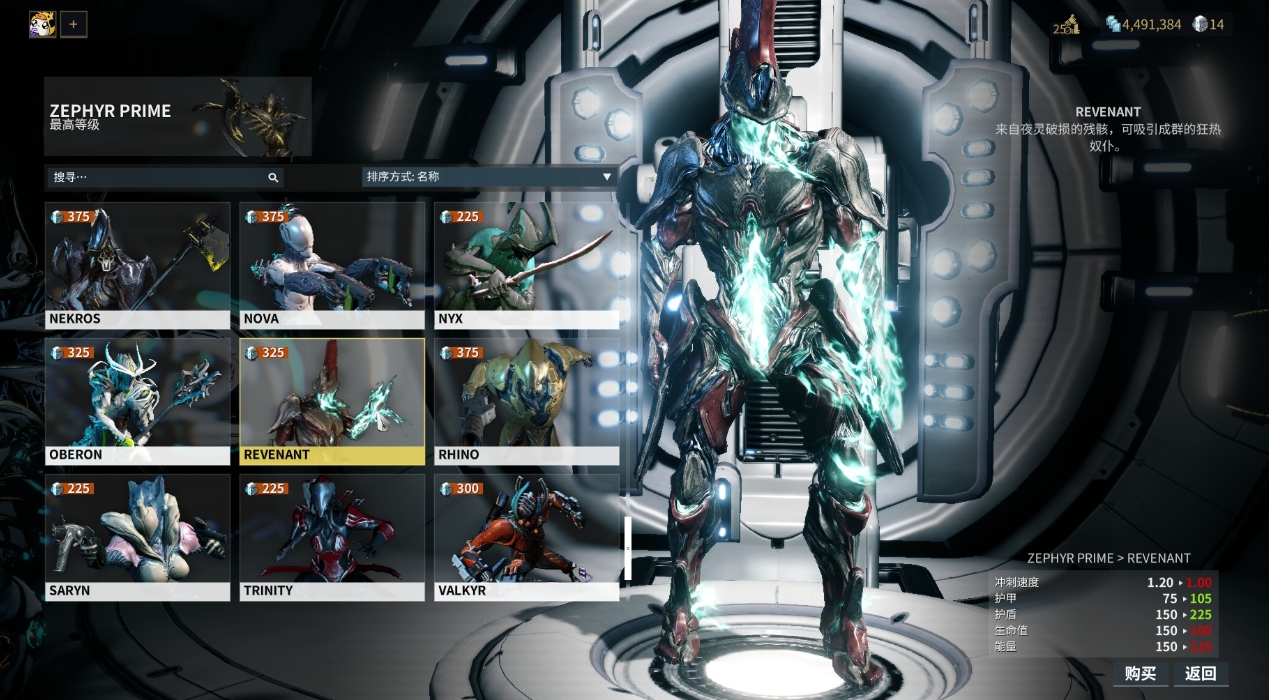The image size is (1269, 700).
Task: Open the player avatar icon
Action: [x=42, y=24]
